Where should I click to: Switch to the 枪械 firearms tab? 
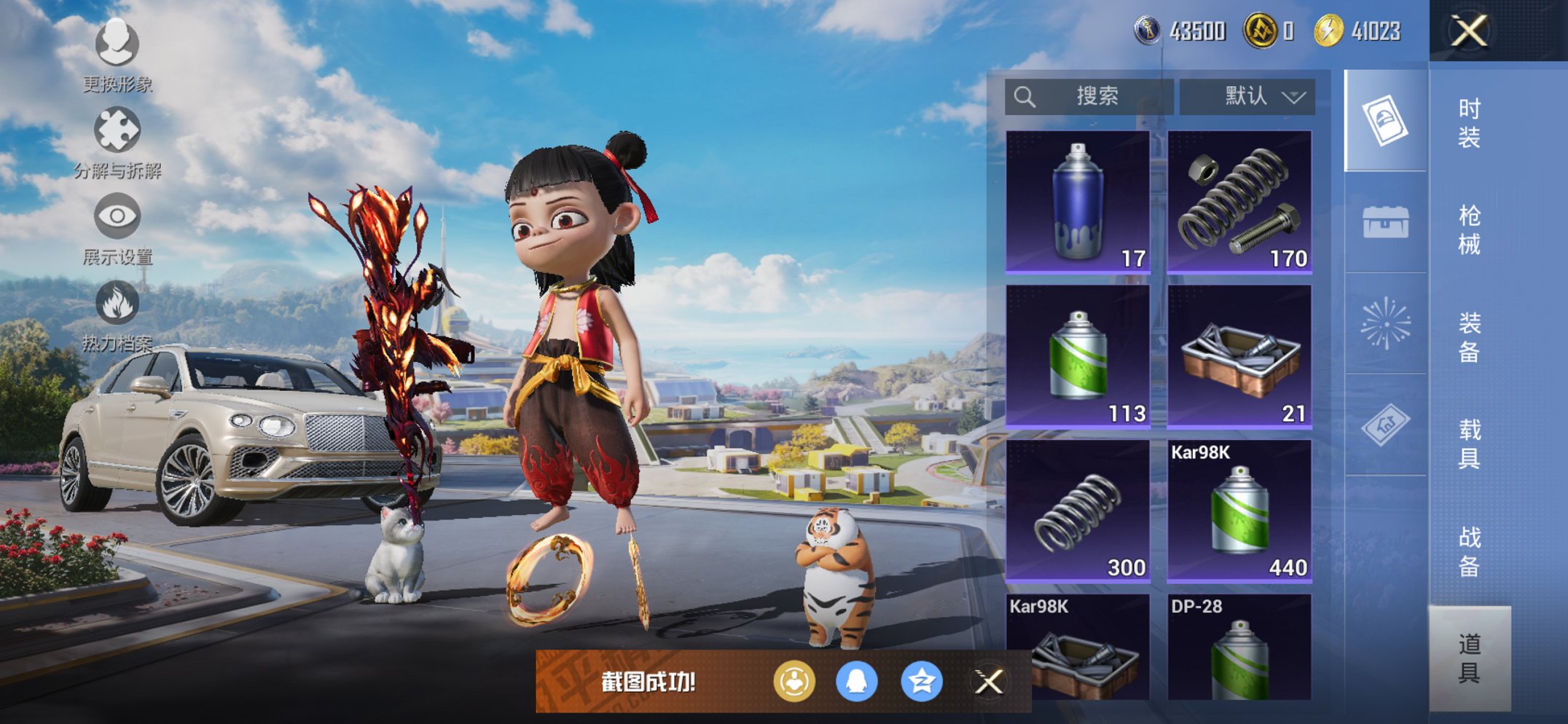point(1469,229)
